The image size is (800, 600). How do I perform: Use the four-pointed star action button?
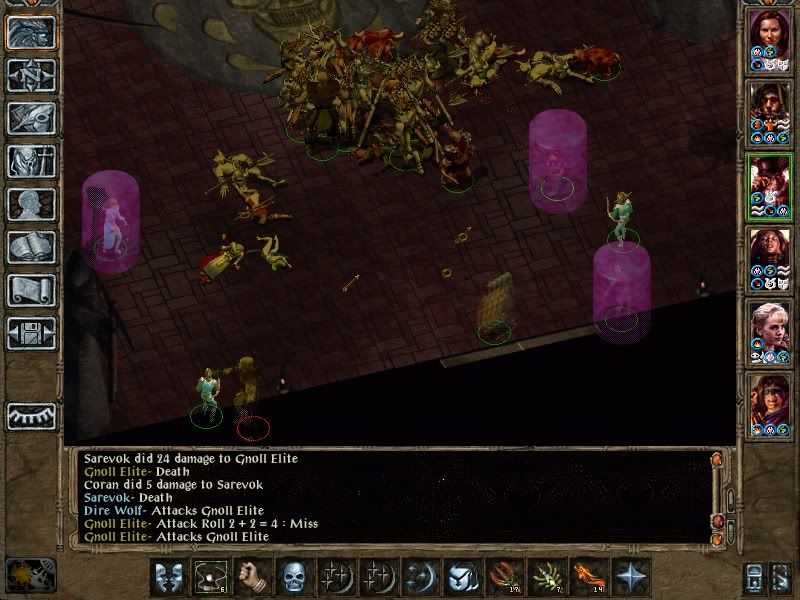point(630,577)
